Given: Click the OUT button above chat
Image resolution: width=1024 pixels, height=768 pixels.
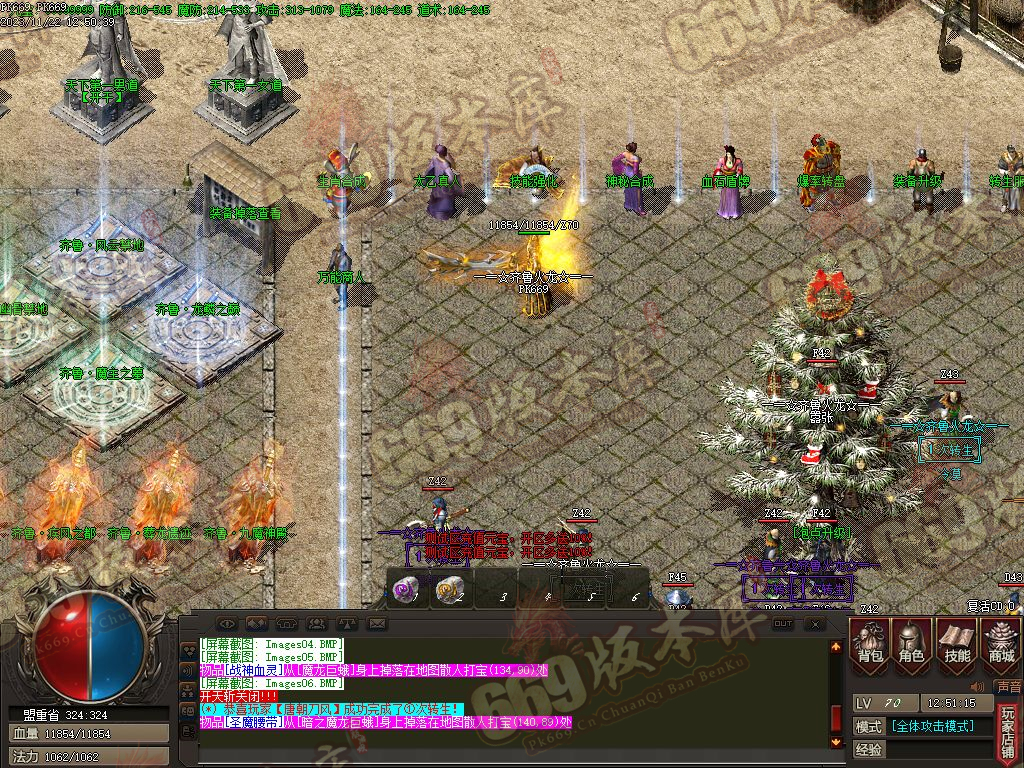Looking at the screenshot, I should pos(783,623).
